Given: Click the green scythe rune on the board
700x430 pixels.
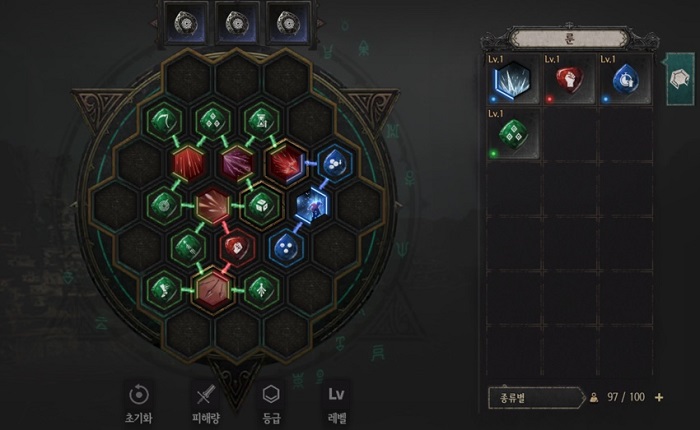Looking at the screenshot, I should point(162,118).
